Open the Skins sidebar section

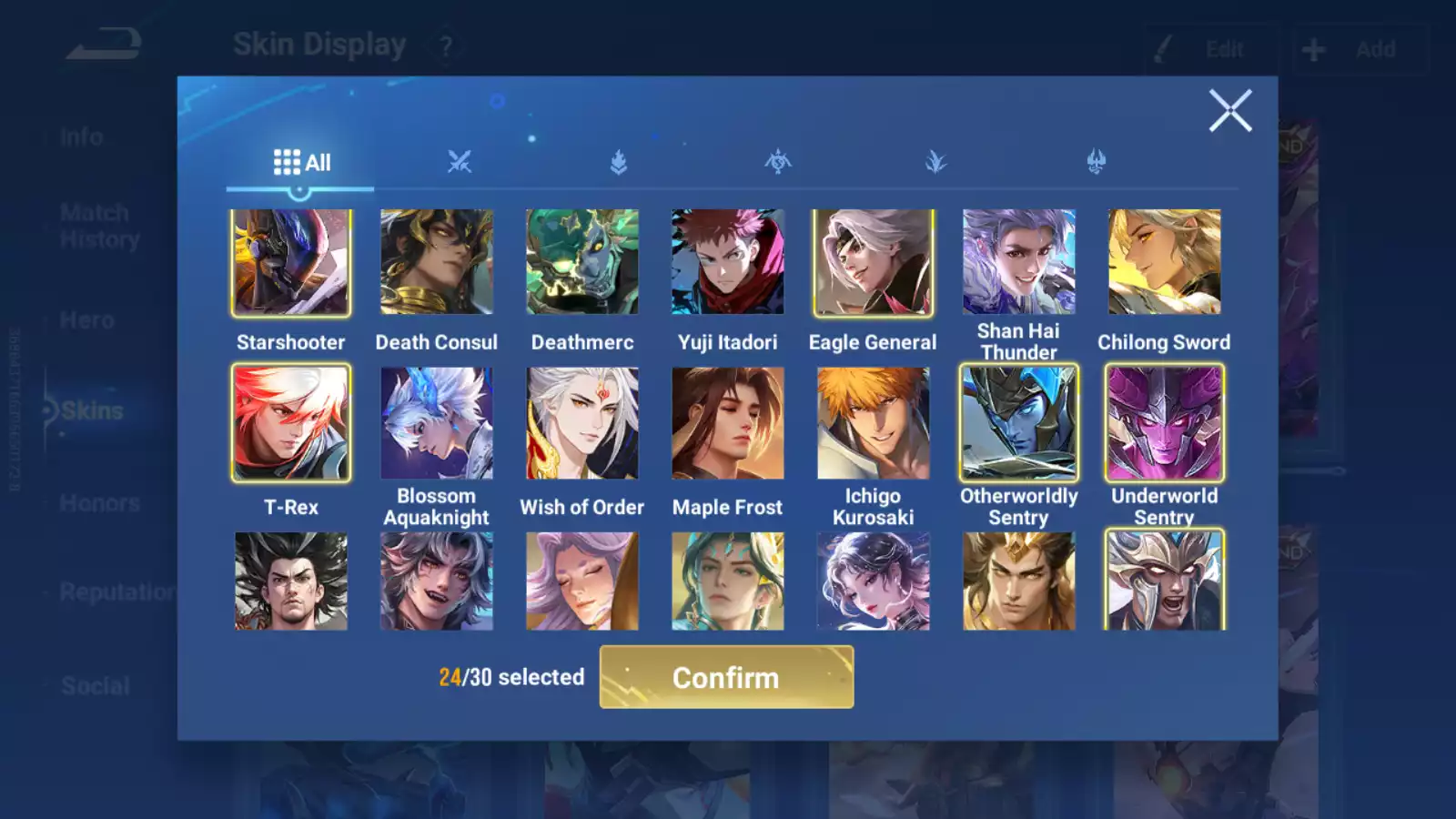[x=91, y=410]
